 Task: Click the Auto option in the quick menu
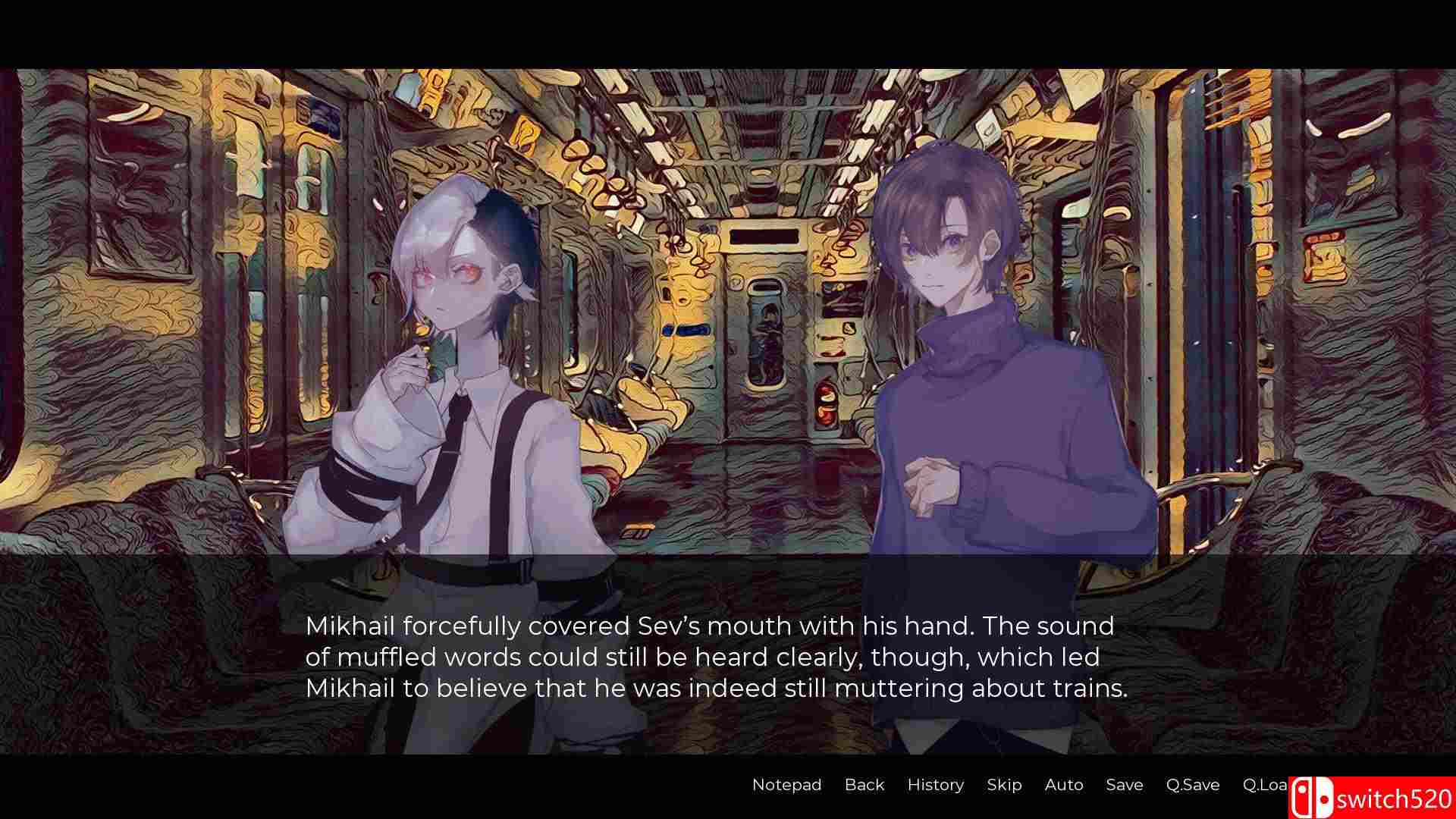[1063, 785]
